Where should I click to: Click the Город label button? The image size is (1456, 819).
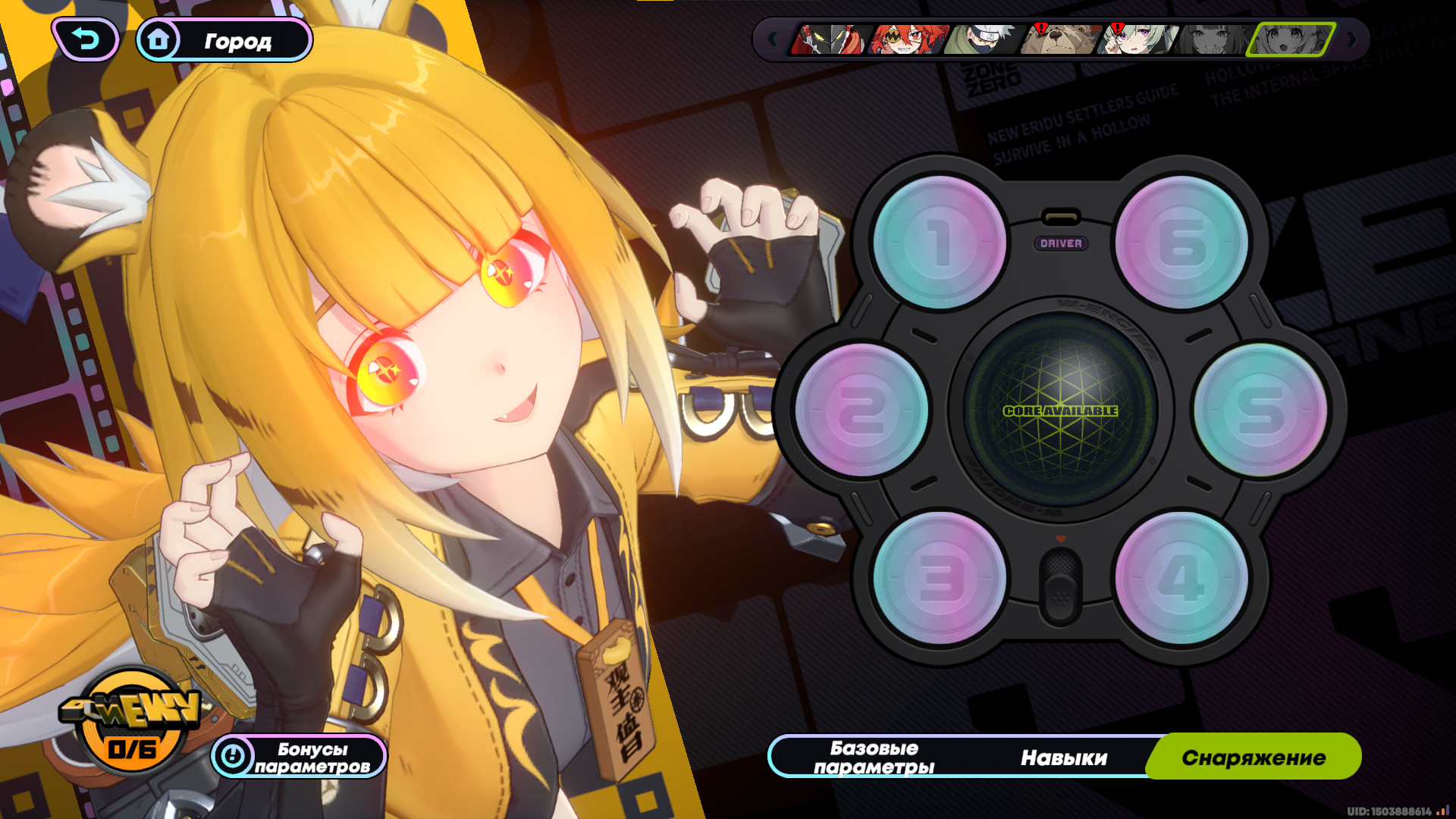pos(237,42)
